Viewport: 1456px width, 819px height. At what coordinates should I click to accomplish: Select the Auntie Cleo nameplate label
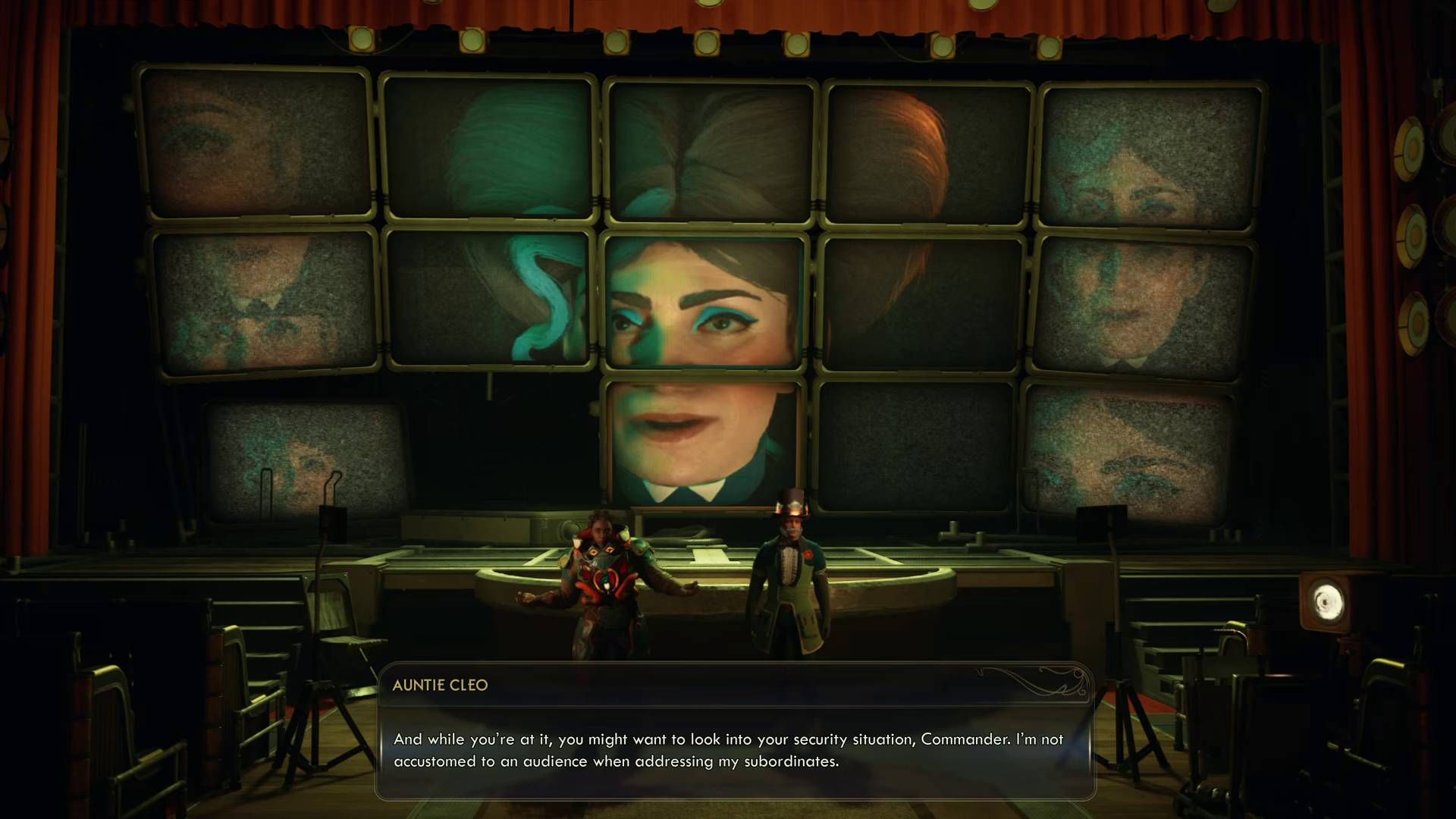442,685
